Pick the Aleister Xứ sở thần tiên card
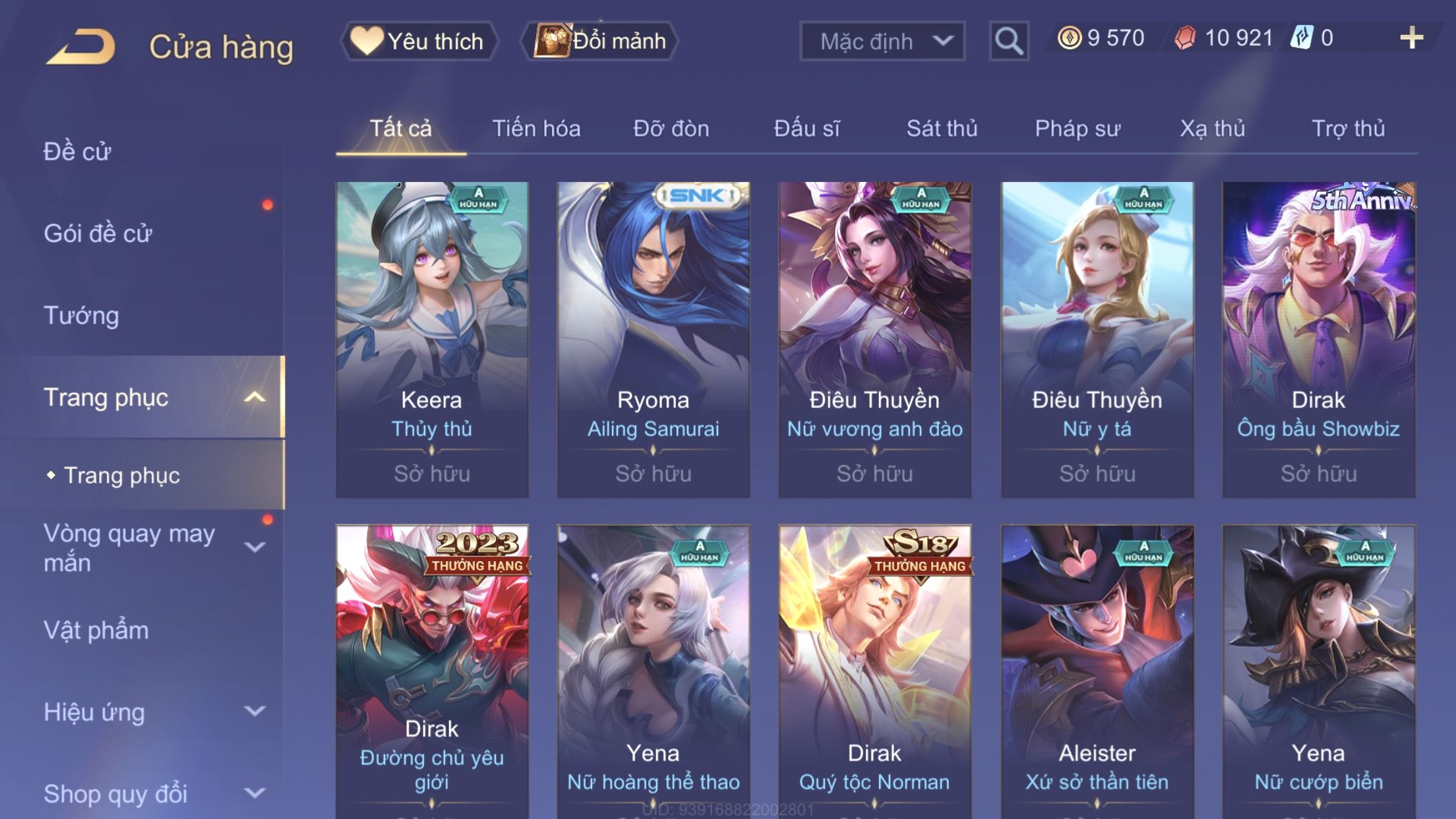 [1097, 673]
